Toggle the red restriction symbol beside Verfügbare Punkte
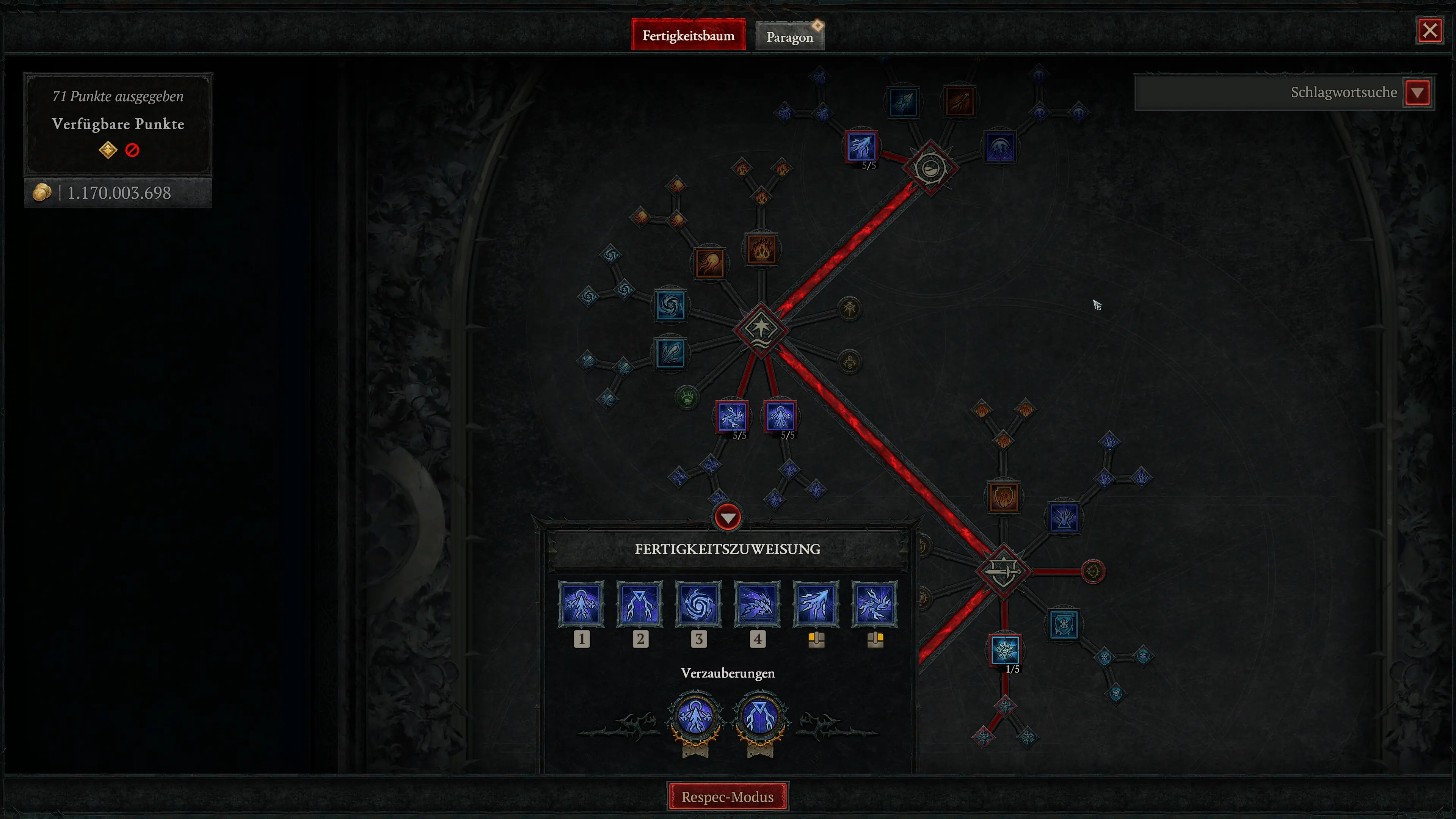The image size is (1456, 819). (x=132, y=150)
